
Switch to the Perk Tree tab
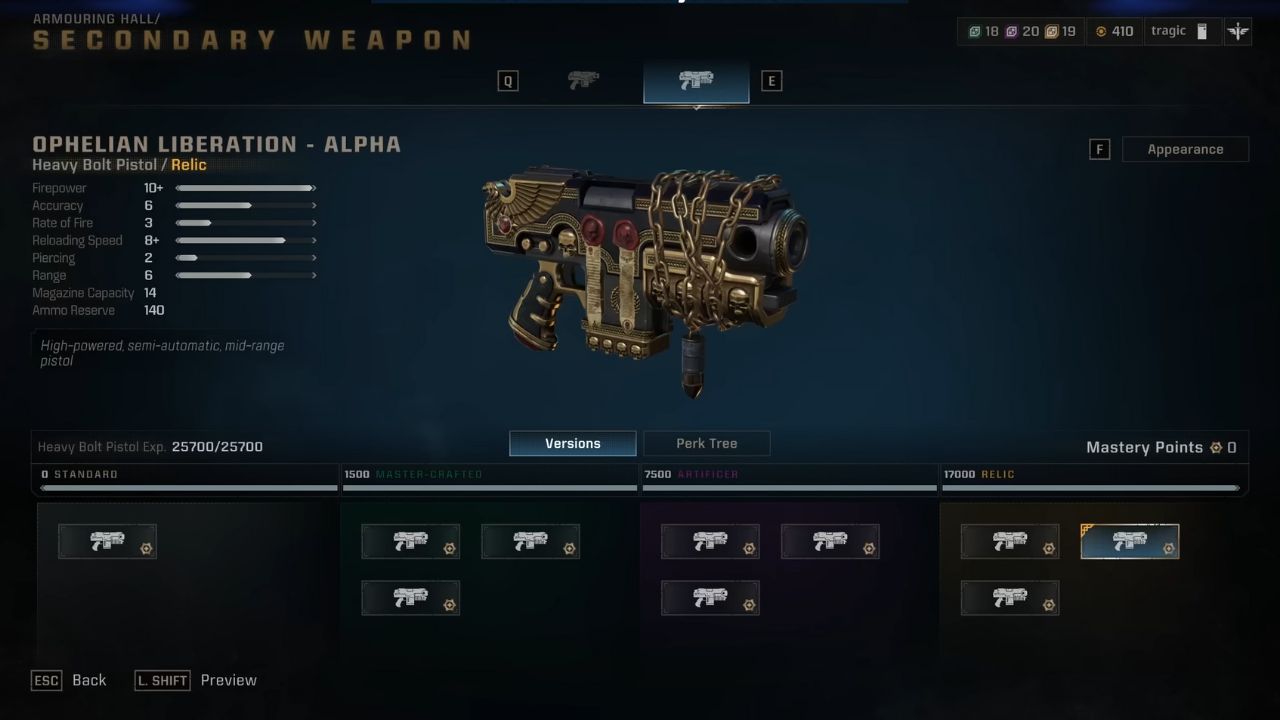(706, 443)
